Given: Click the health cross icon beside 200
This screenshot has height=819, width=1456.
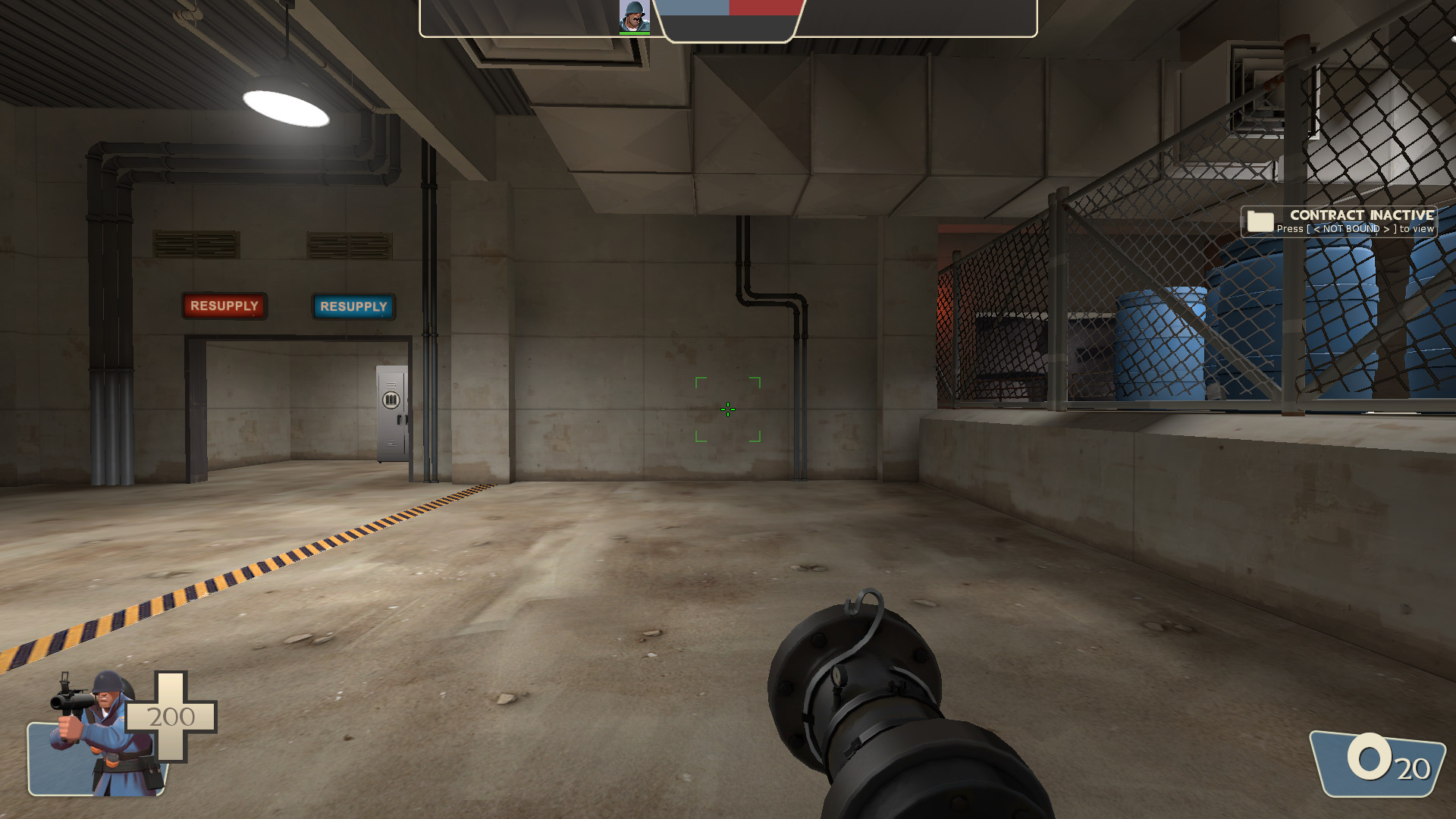Looking at the screenshot, I should point(171,717).
